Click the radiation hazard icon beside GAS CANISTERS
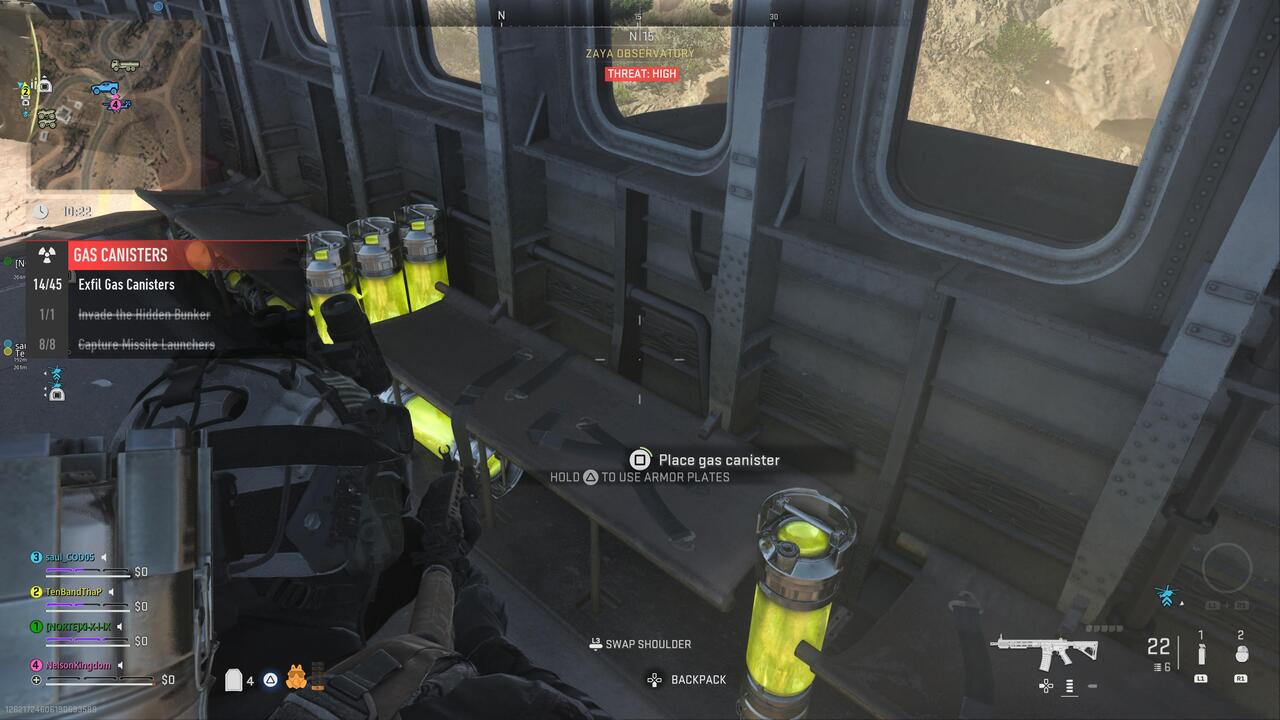Viewport: 1280px width, 720px height. click(48, 255)
